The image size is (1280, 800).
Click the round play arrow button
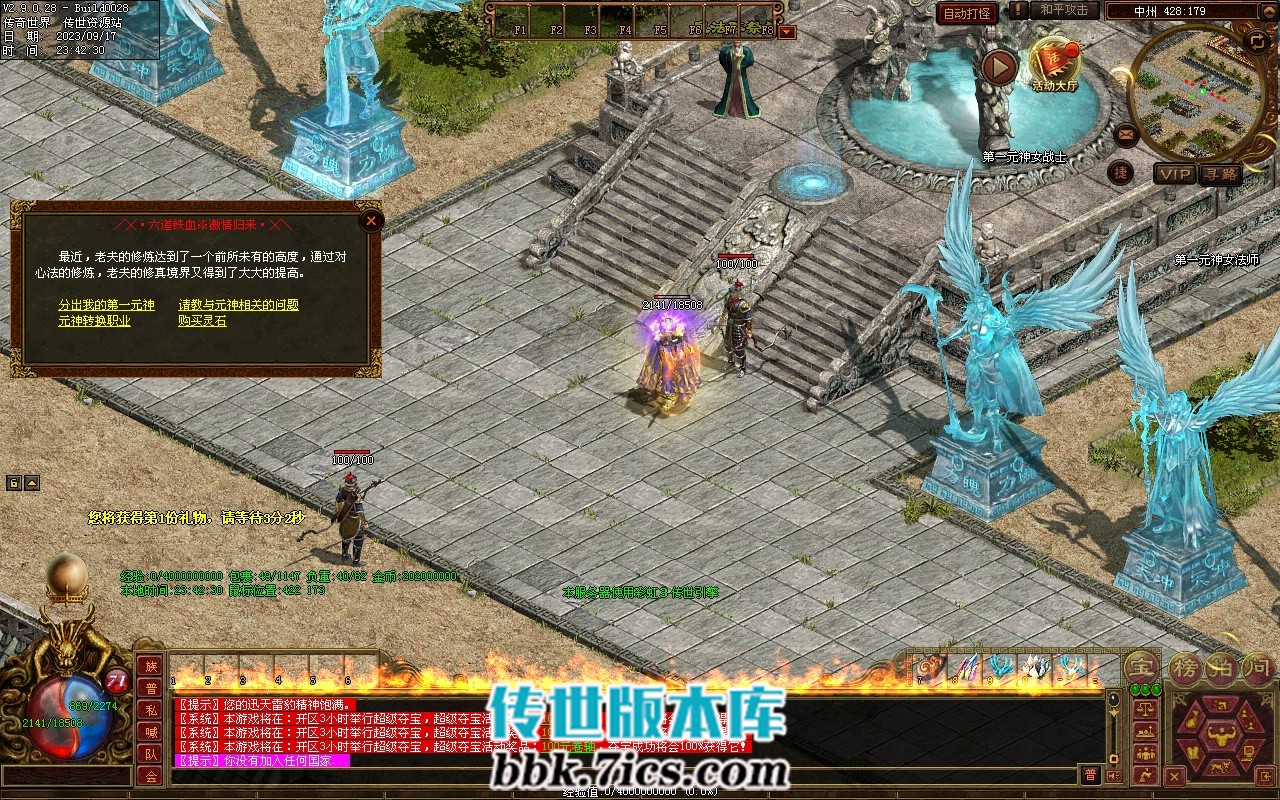[x=998, y=67]
